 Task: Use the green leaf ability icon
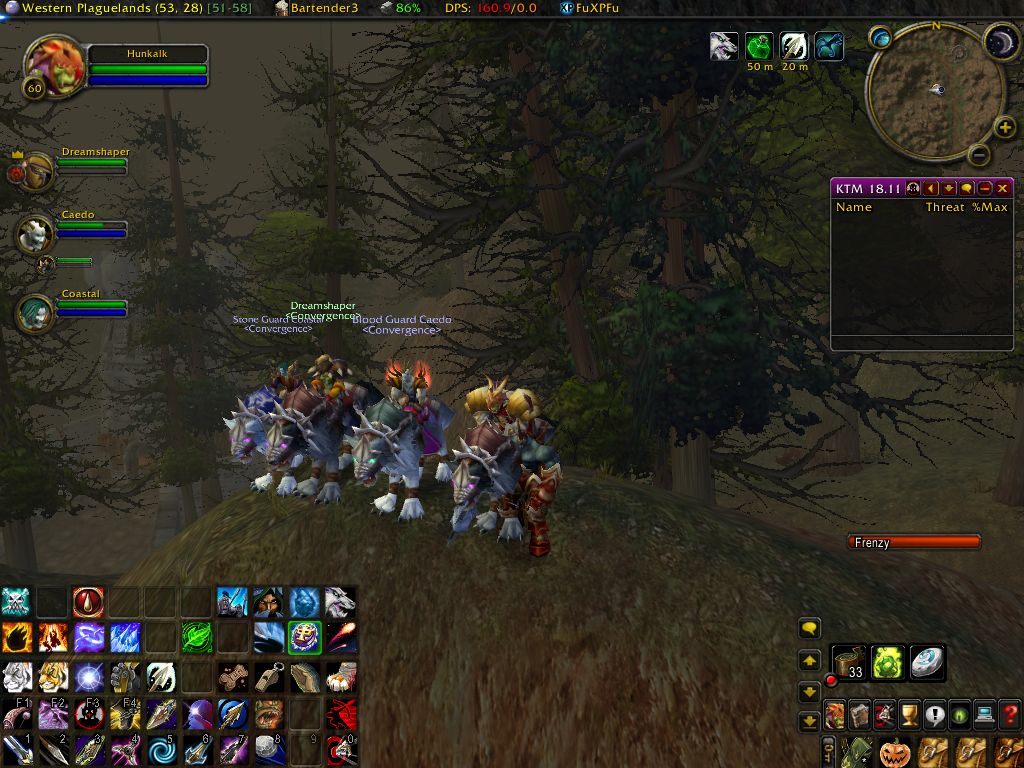[x=196, y=638]
